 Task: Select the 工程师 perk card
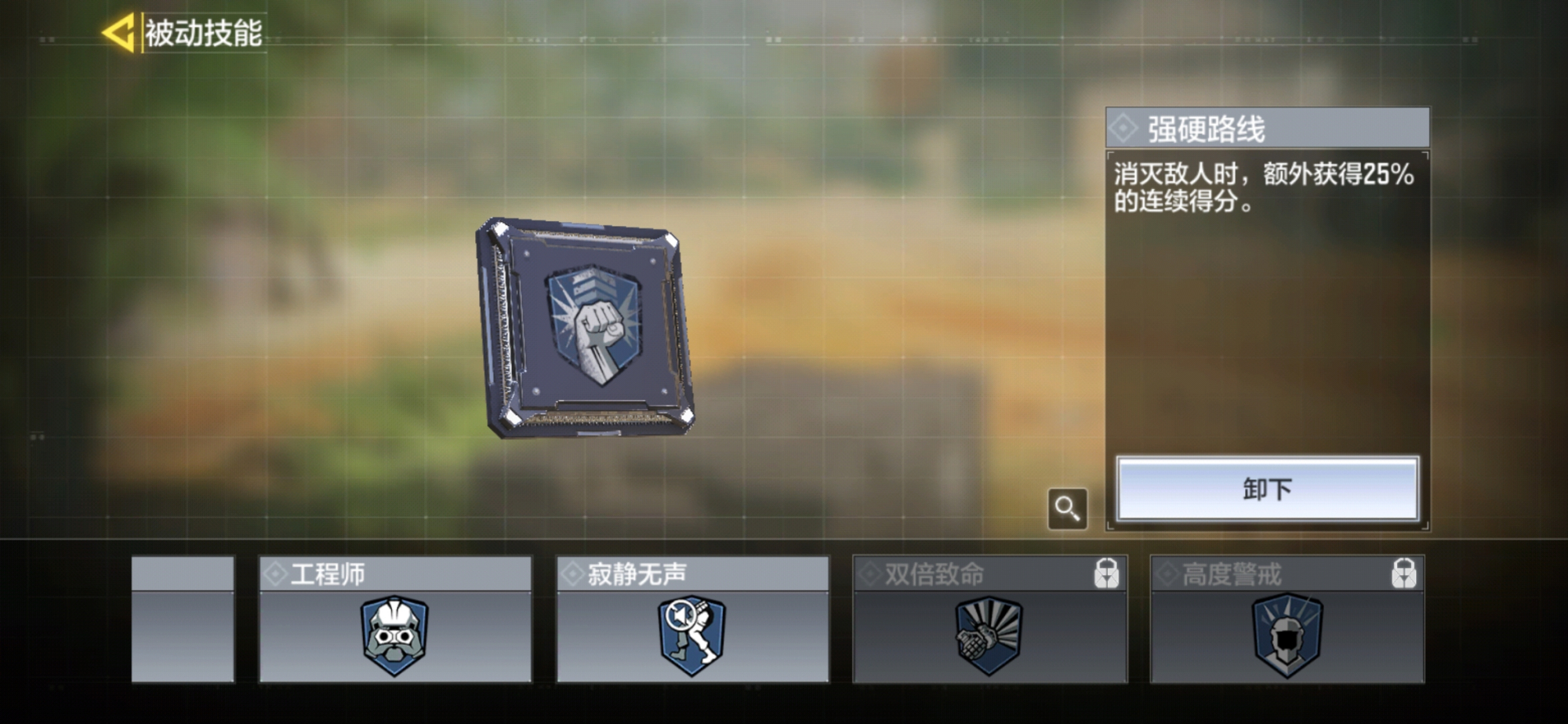coord(395,620)
